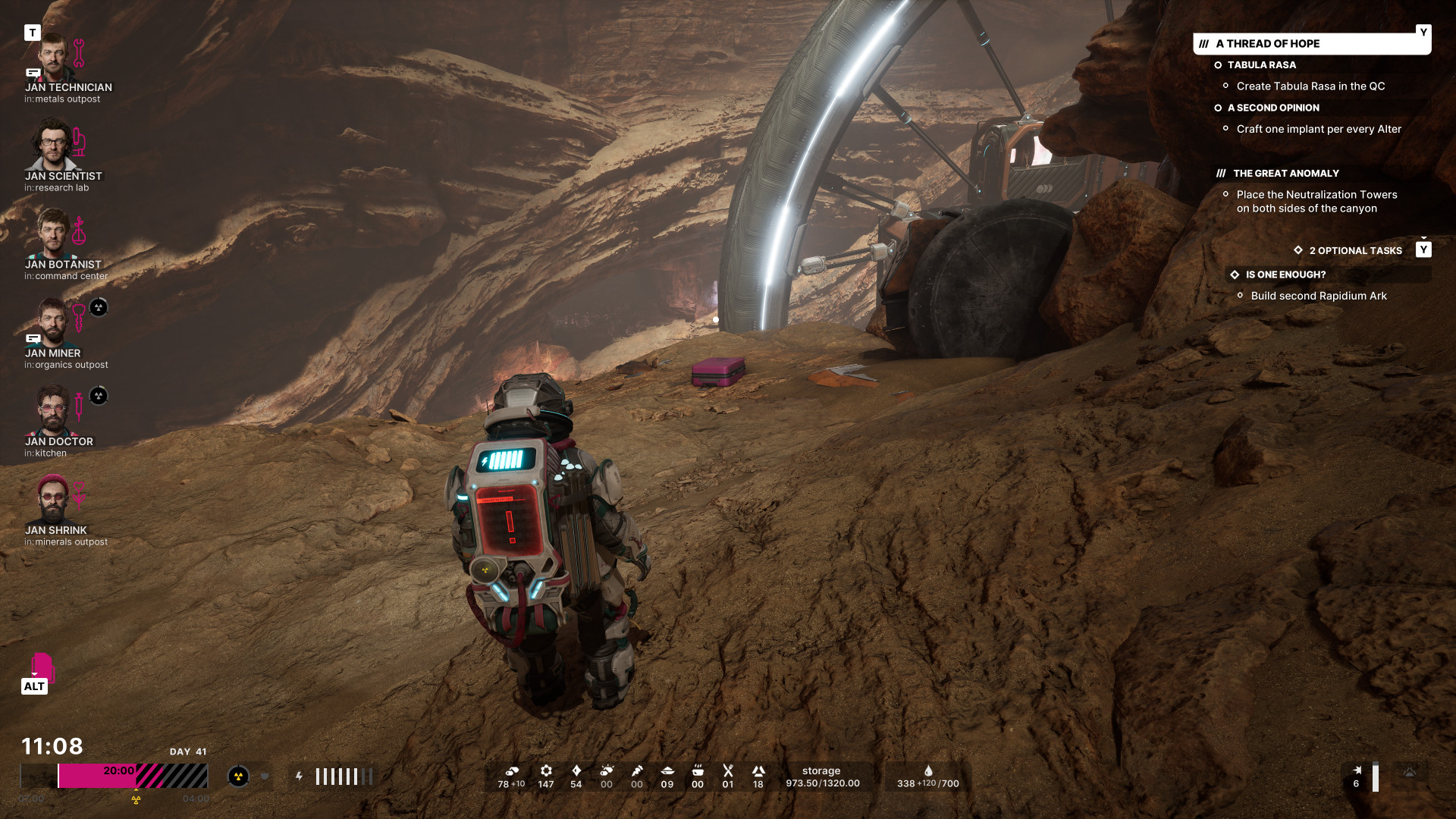The image size is (1456, 819).
Task: Click the water droplet resource icon
Action: tap(927, 770)
